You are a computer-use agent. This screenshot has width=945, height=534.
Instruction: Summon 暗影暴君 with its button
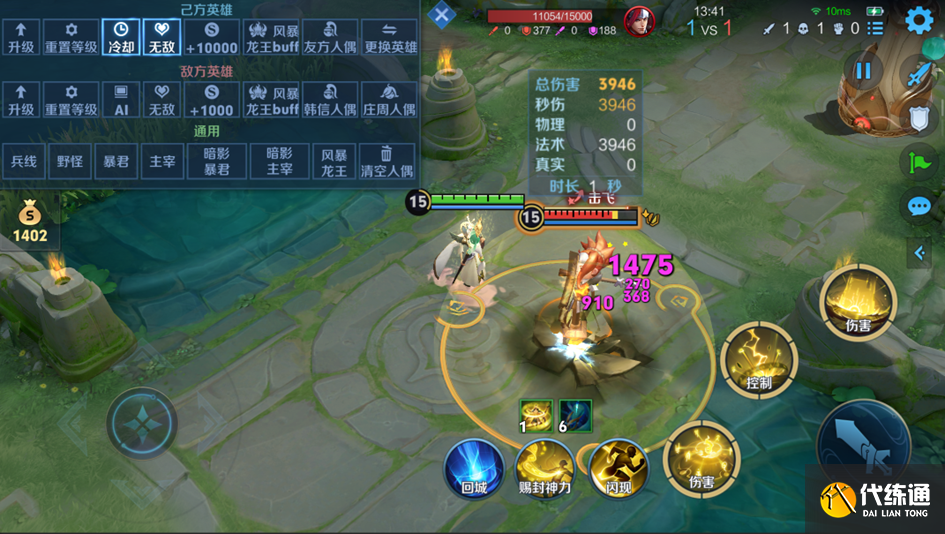217,161
